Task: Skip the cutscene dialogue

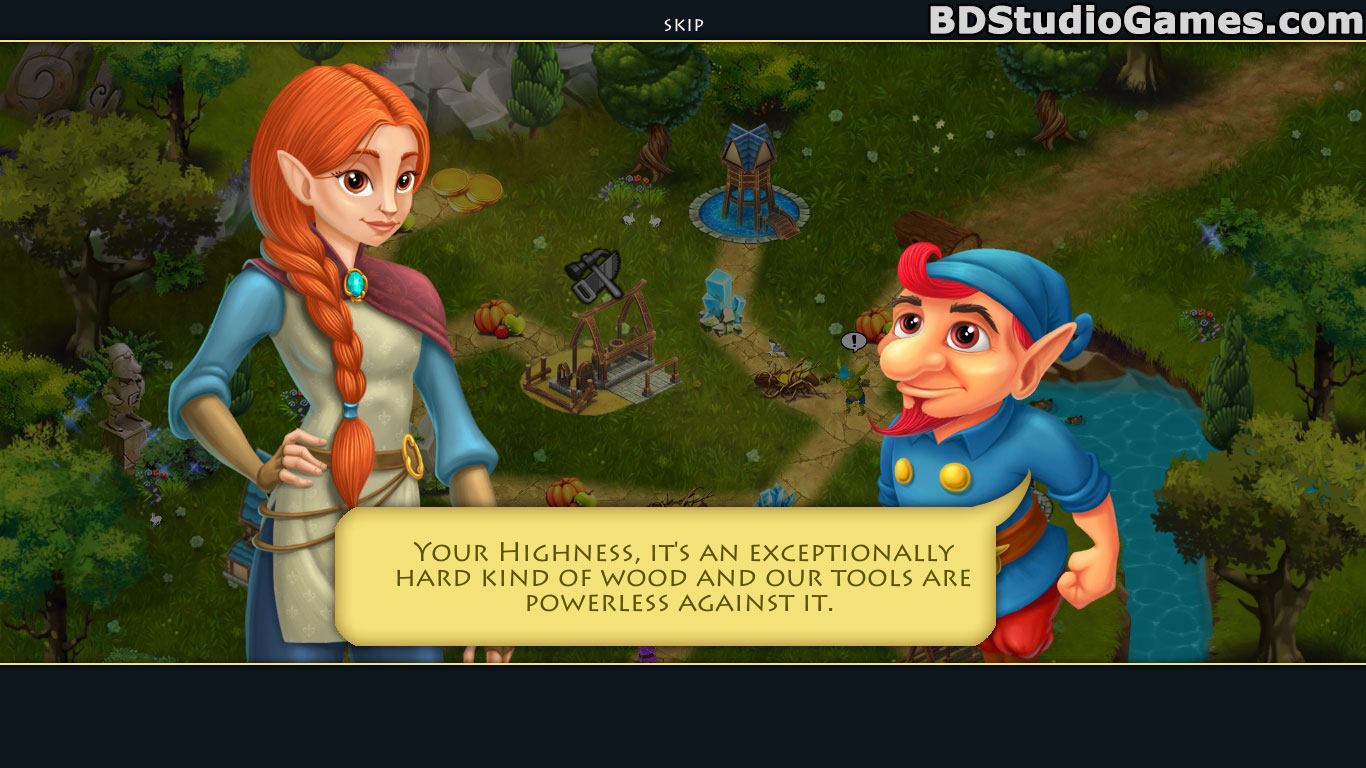Action: point(684,25)
